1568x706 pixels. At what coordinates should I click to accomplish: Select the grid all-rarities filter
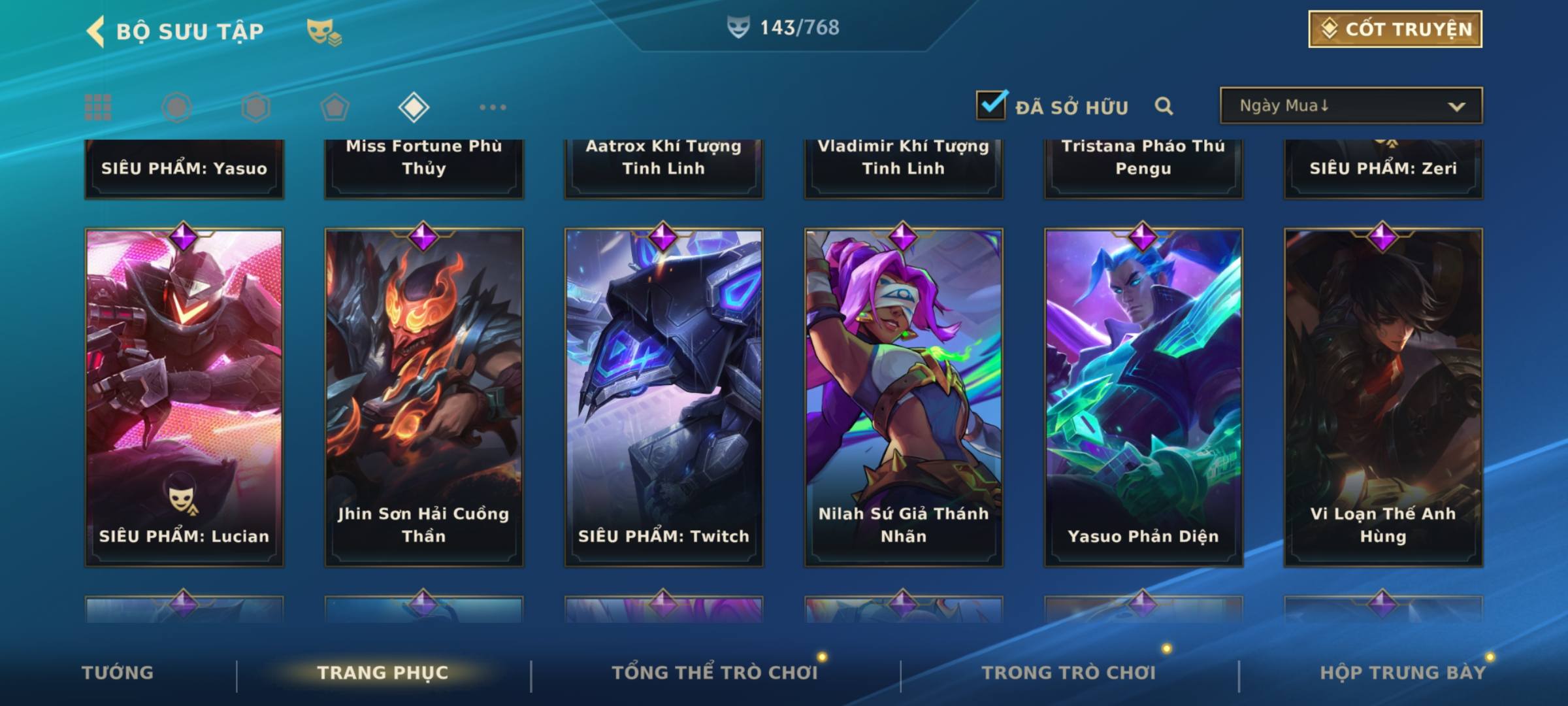pos(98,107)
